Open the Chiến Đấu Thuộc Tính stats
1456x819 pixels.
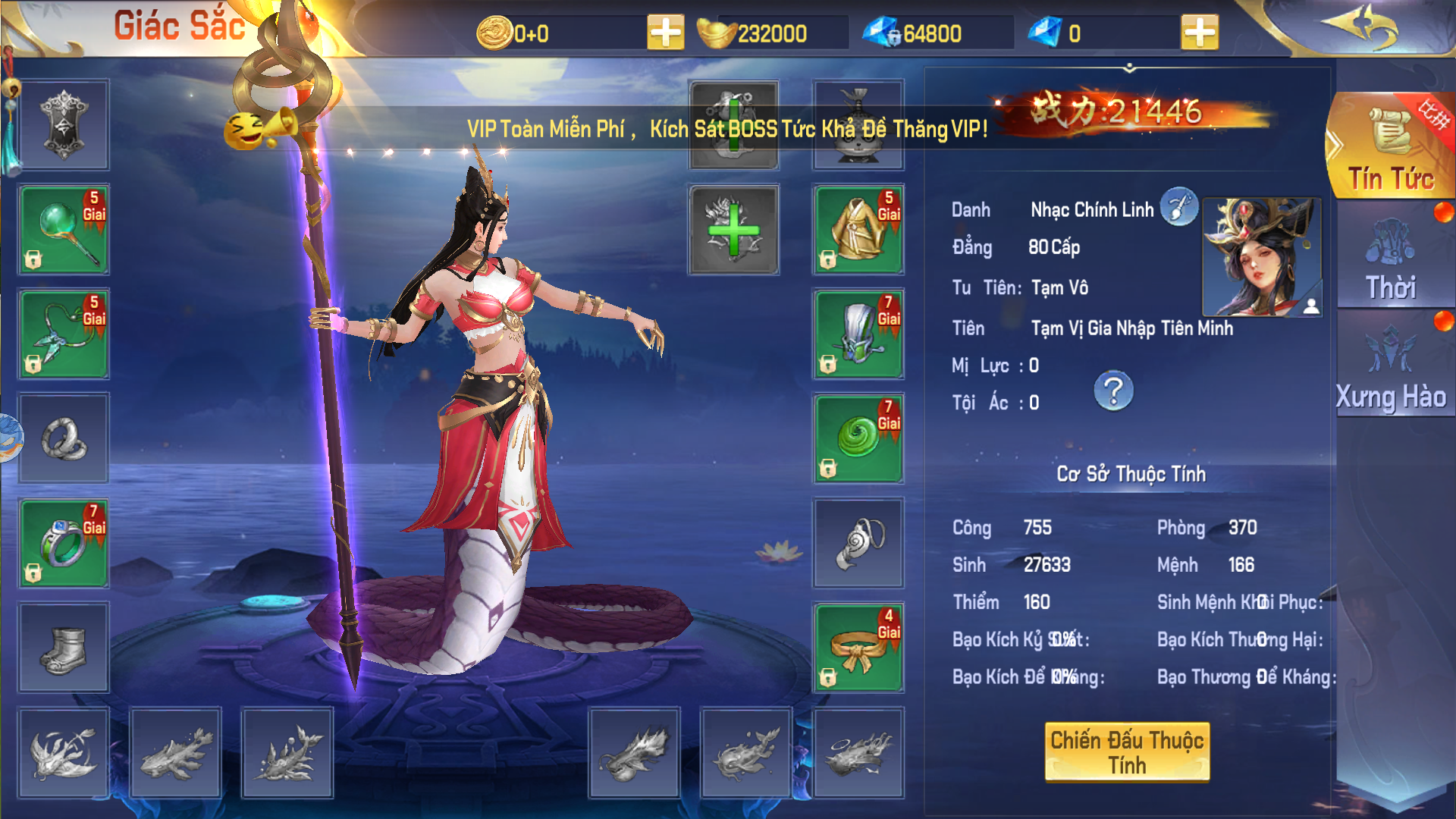coord(1127,752)
